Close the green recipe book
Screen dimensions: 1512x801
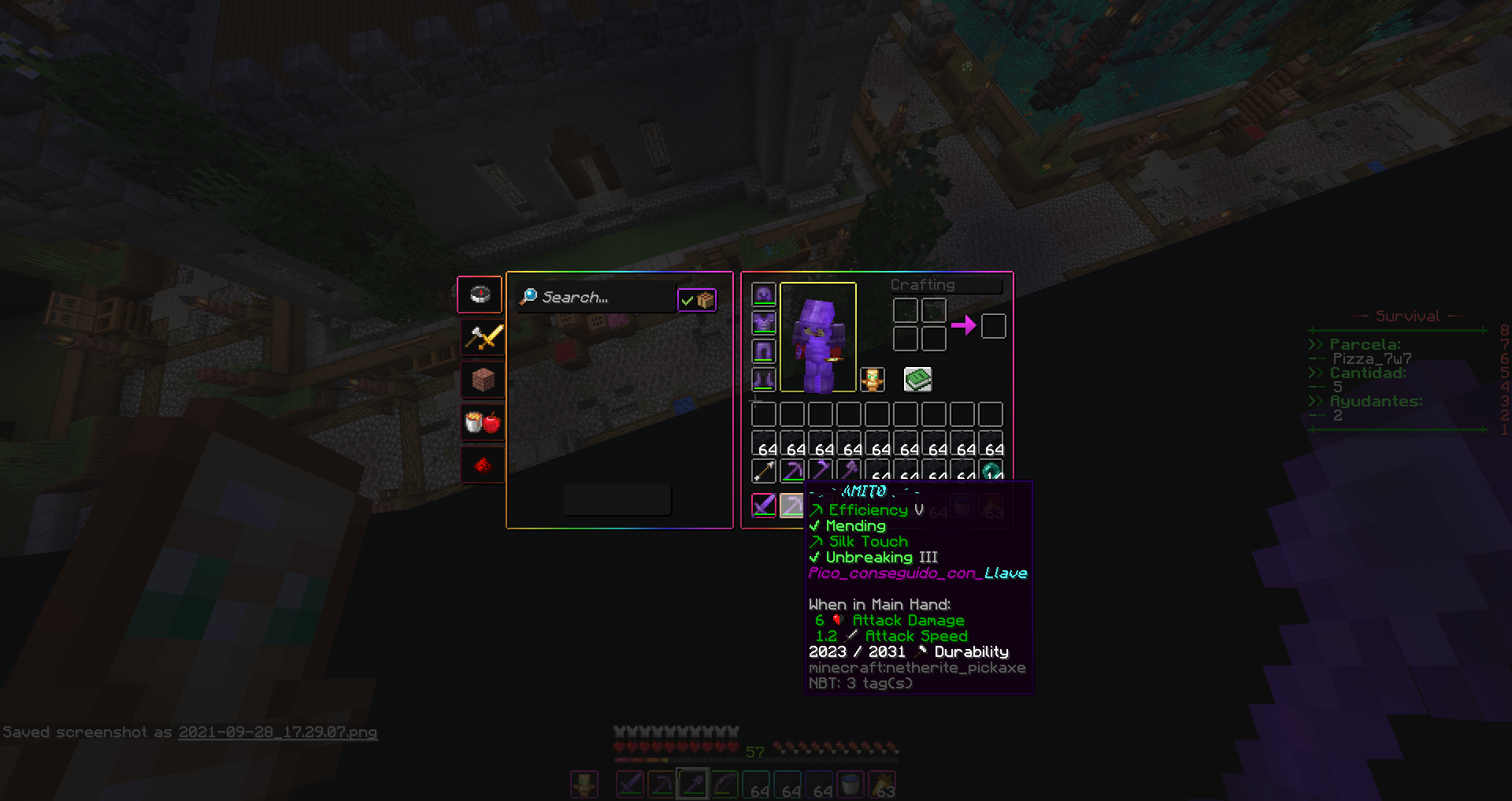click(x=917, y=380)
